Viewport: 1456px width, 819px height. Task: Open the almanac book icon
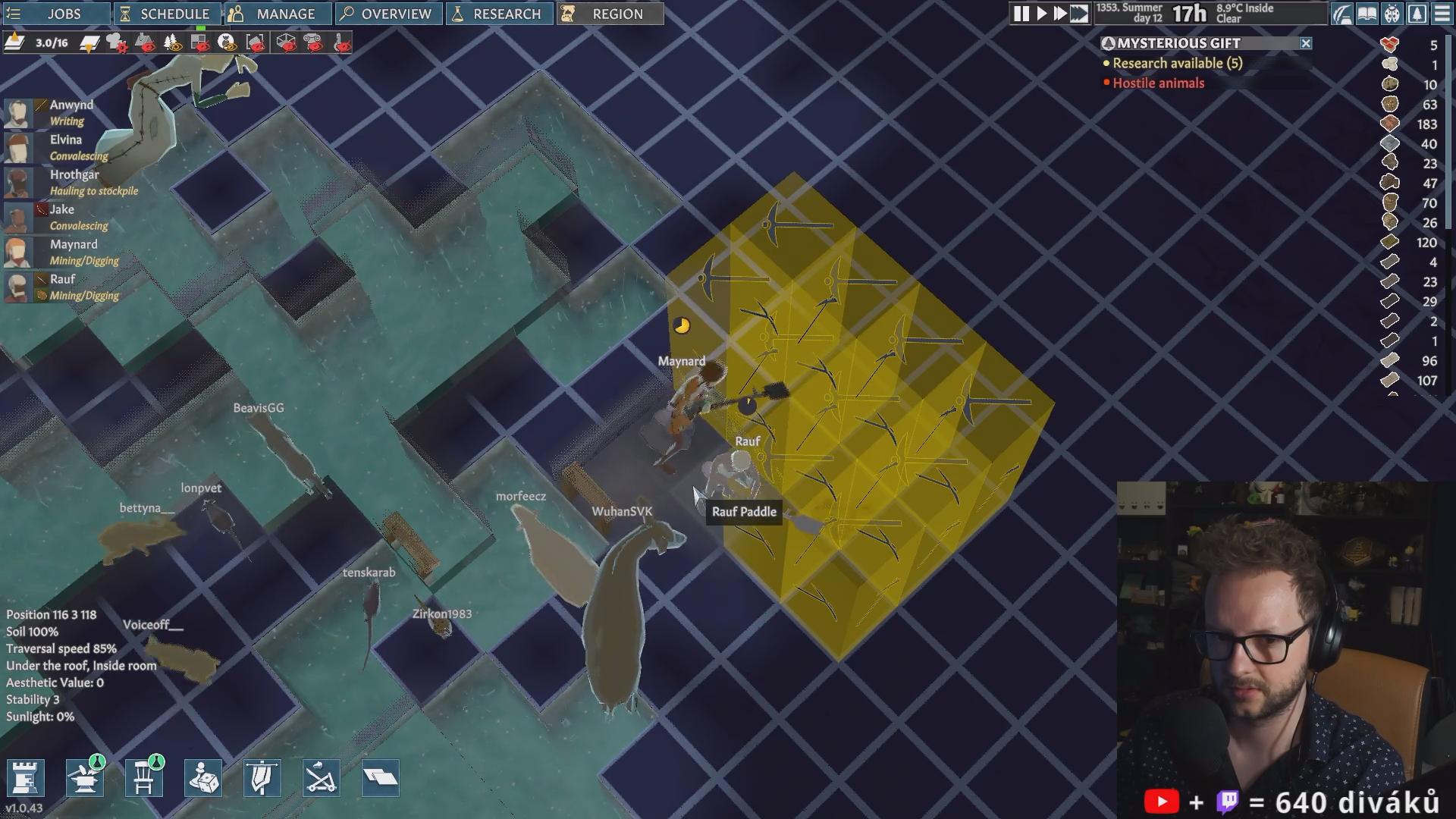1367,14
